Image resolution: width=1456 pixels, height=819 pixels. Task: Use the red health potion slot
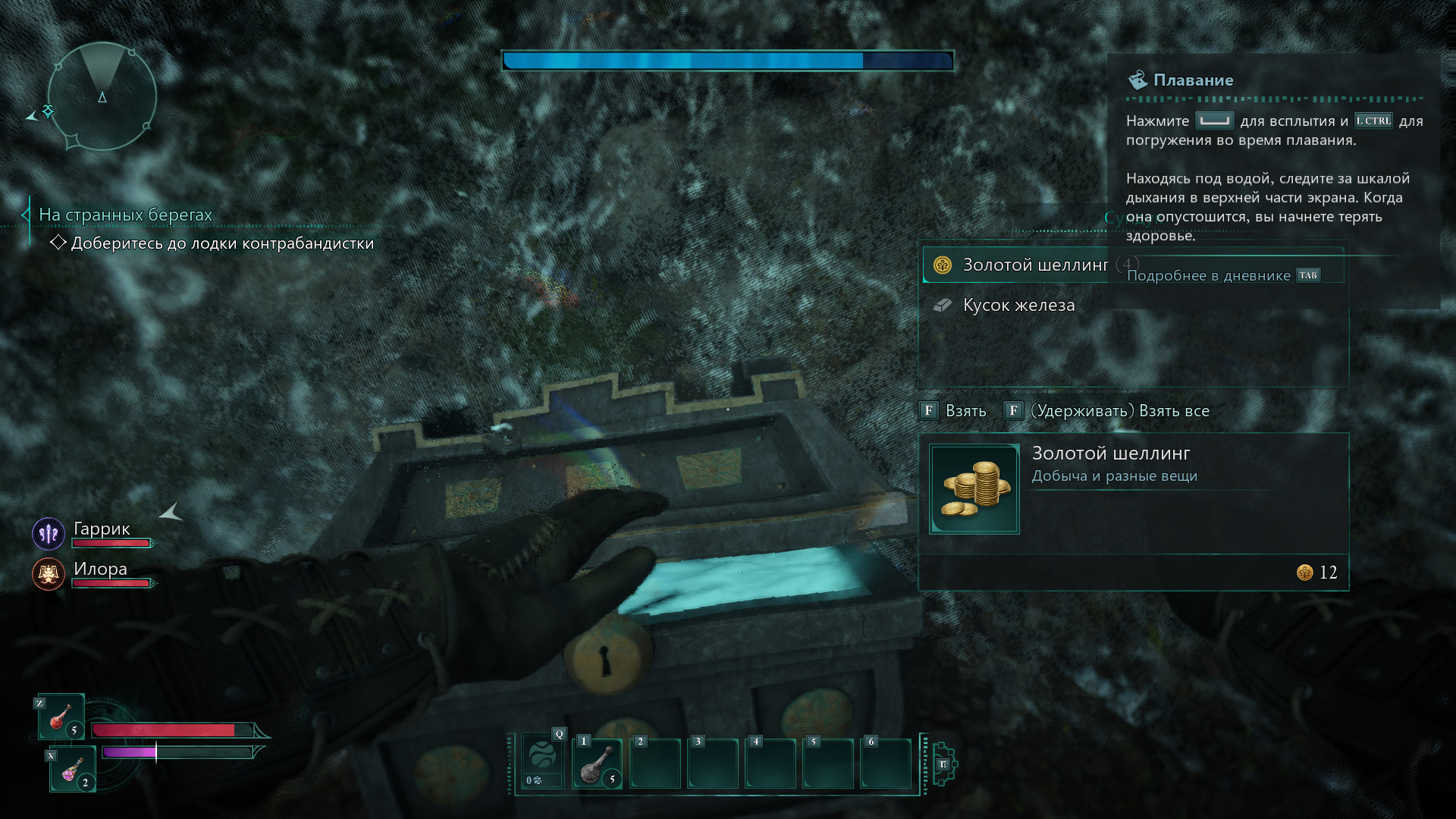pos(61,717)
